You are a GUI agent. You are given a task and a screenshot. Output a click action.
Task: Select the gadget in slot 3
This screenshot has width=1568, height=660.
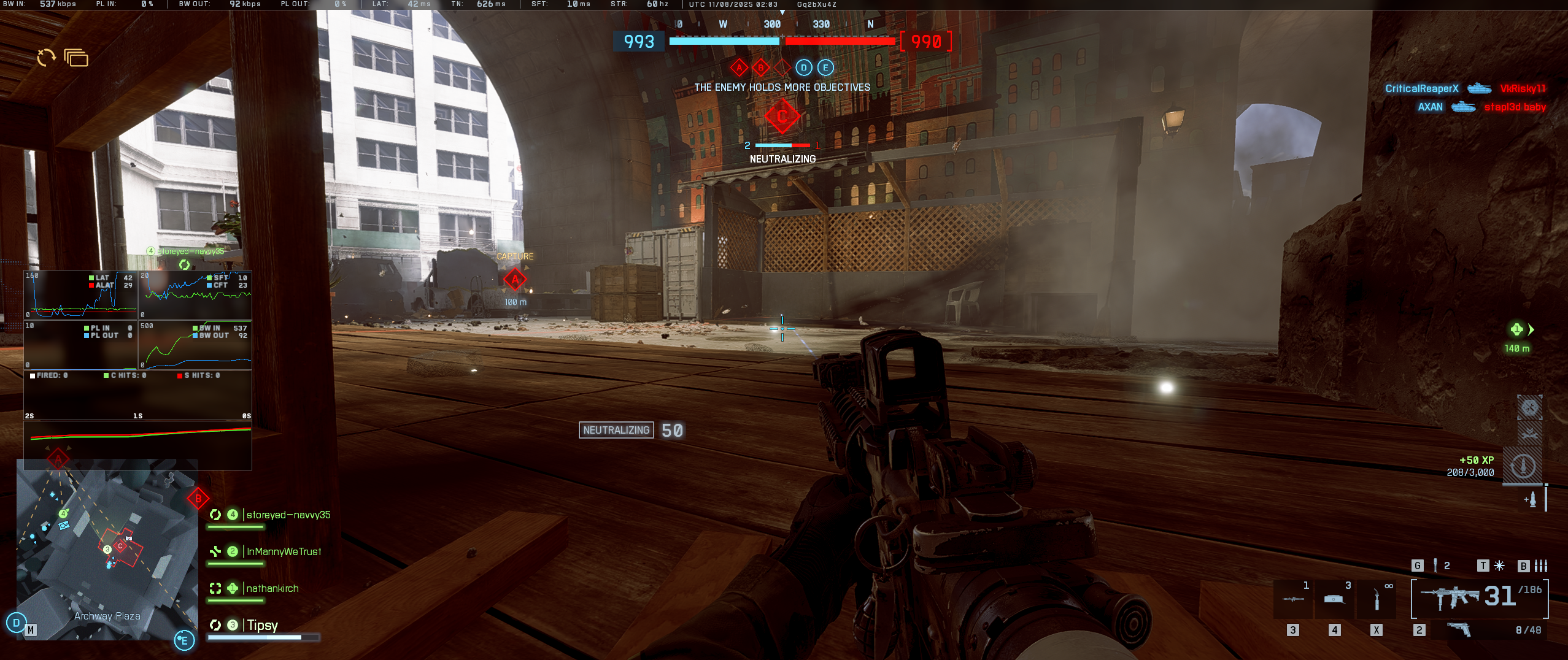(1293, 599)
